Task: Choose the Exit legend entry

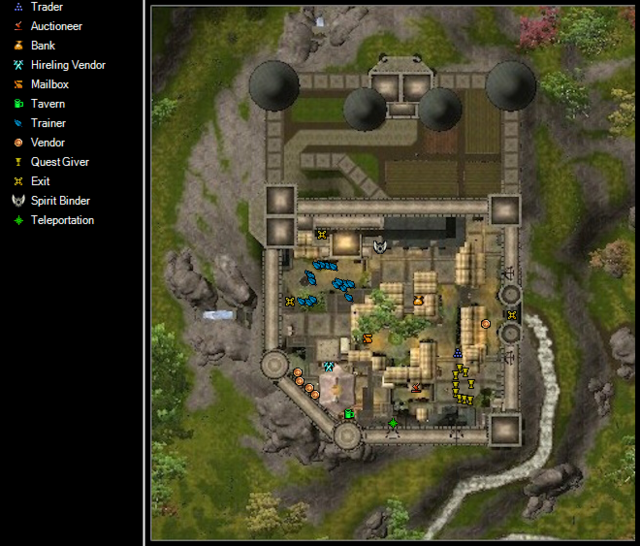Action: point(40,181)
